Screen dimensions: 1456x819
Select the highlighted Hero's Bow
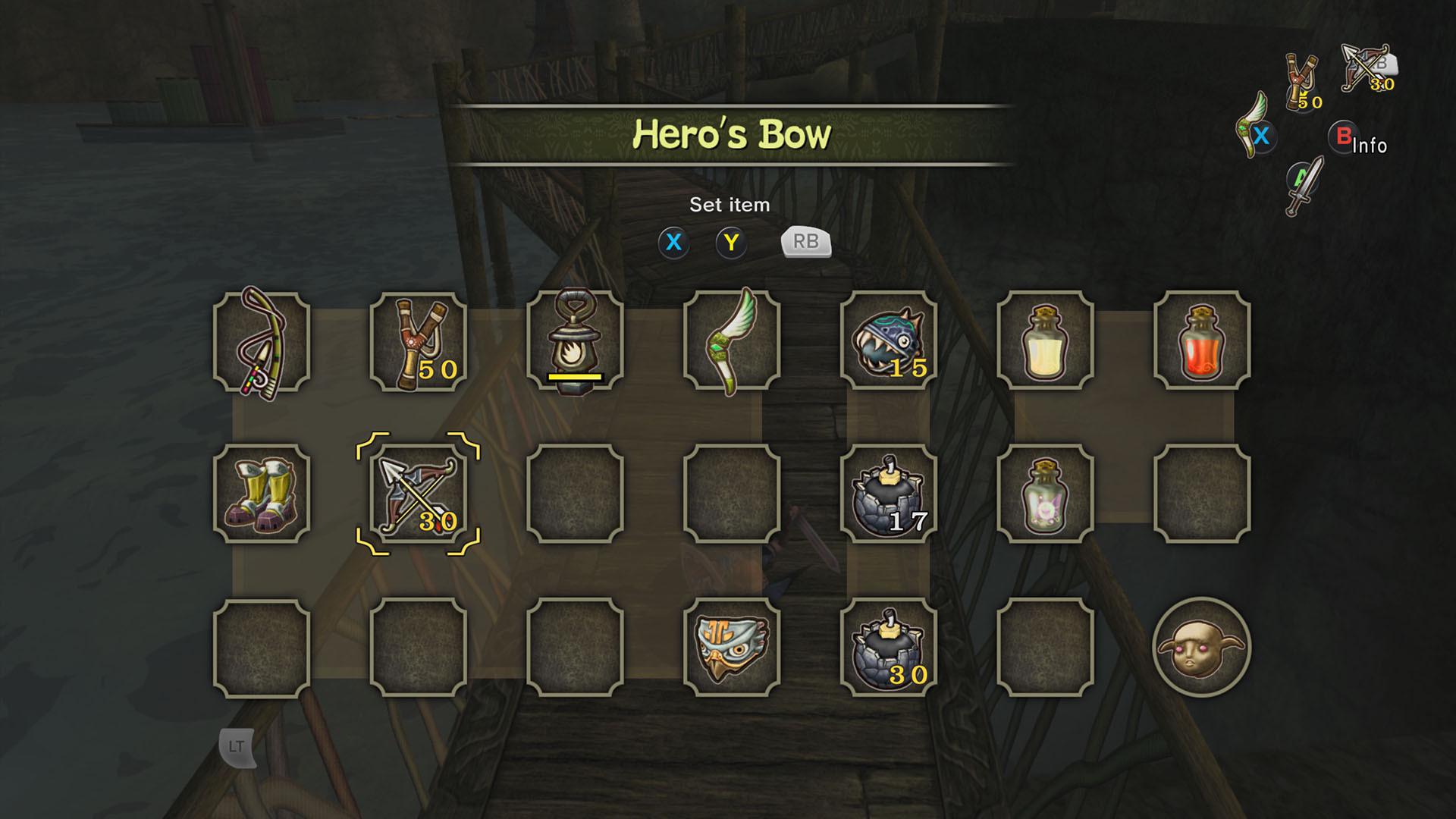[x=419, y=494]
